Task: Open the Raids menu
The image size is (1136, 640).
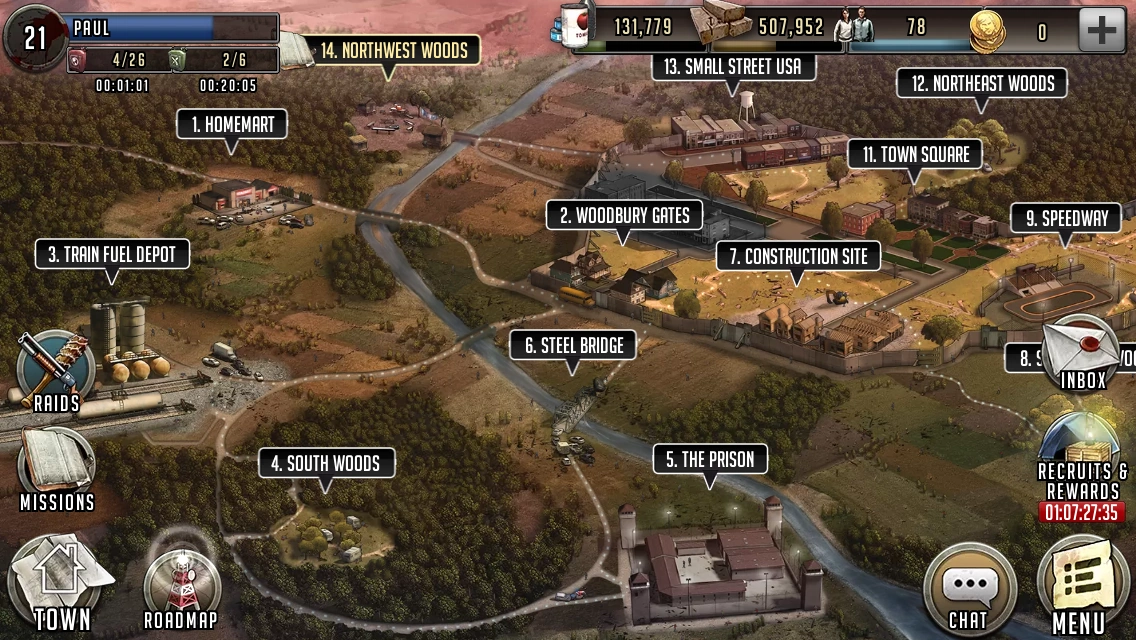Action: click(x=56, y=372)
